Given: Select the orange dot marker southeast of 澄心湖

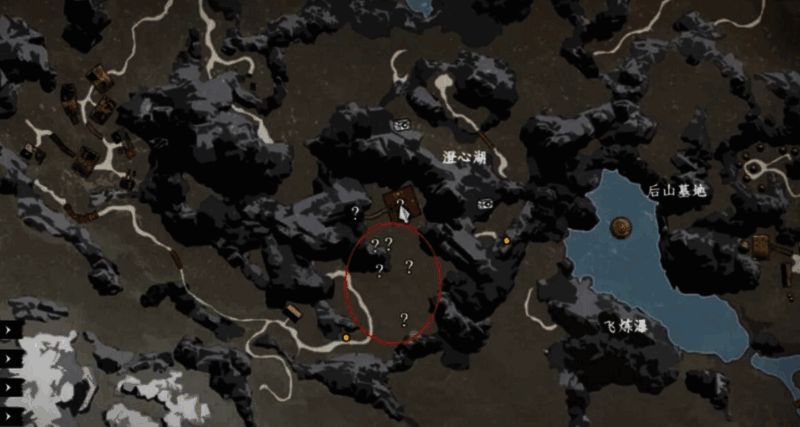Looking at the screenshot, I should (x=507, y=241).
